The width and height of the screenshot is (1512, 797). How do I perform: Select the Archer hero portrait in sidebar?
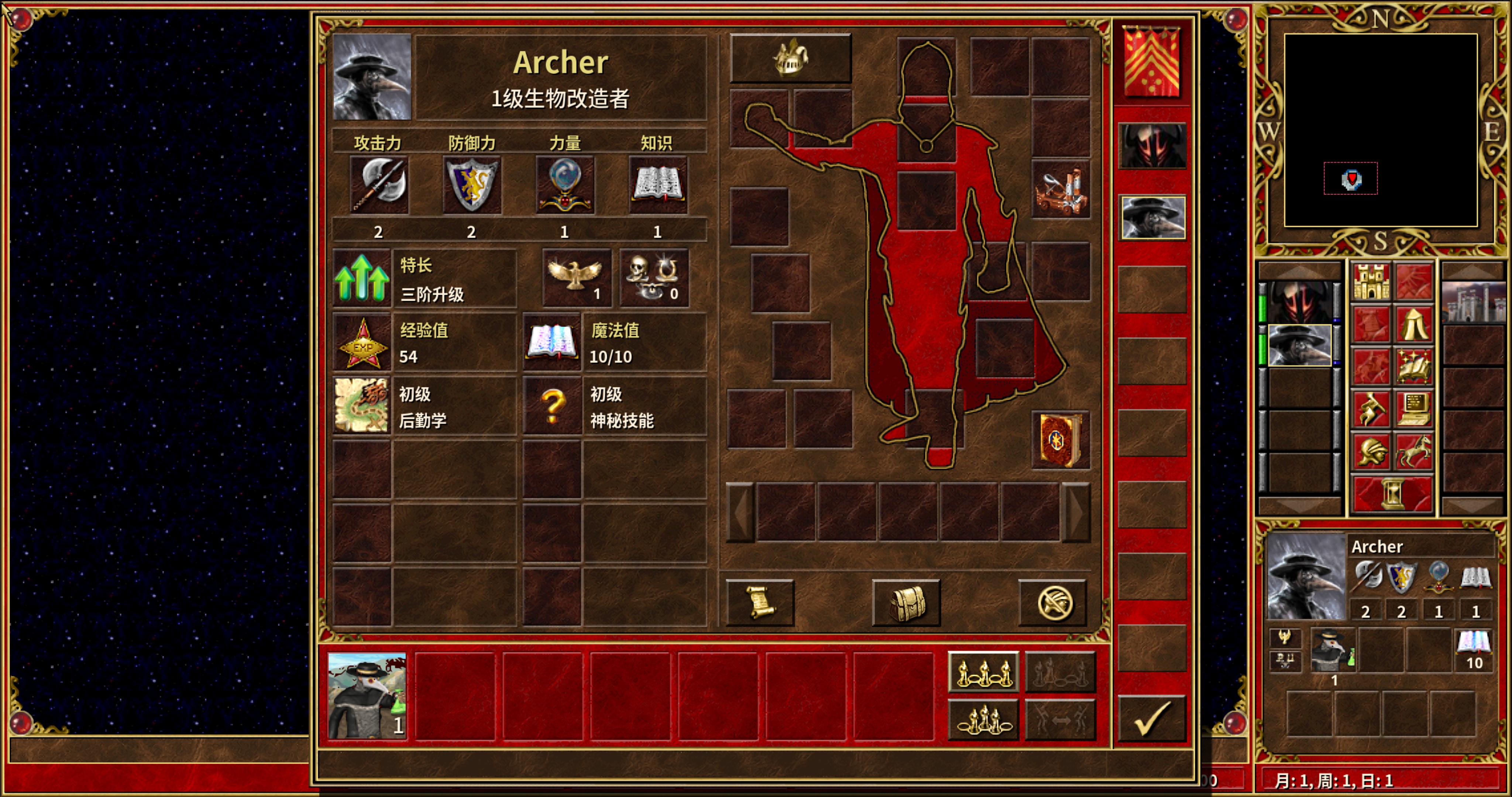pos(1300,345)
